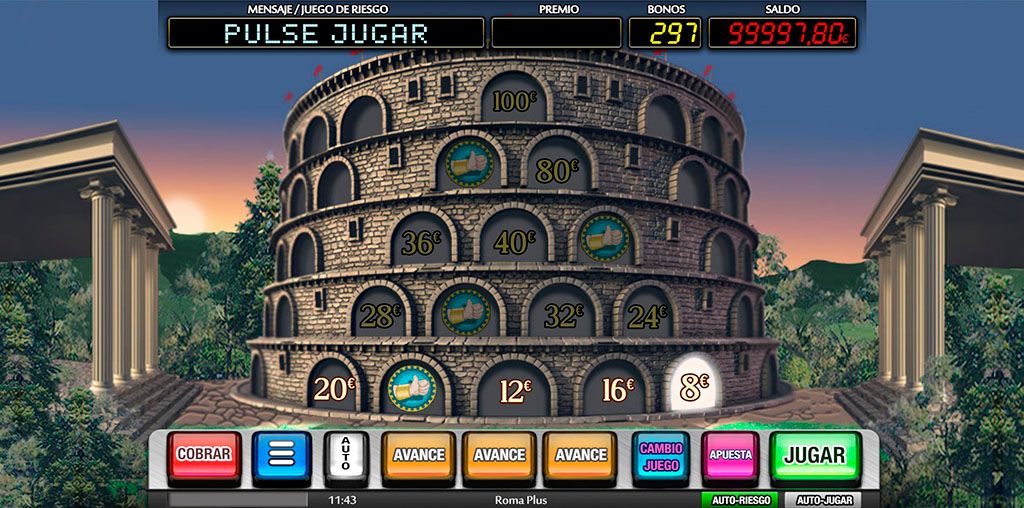1024x508 pixels.
Task: Open the blue three-line menu button
Action: pos(281,455)
